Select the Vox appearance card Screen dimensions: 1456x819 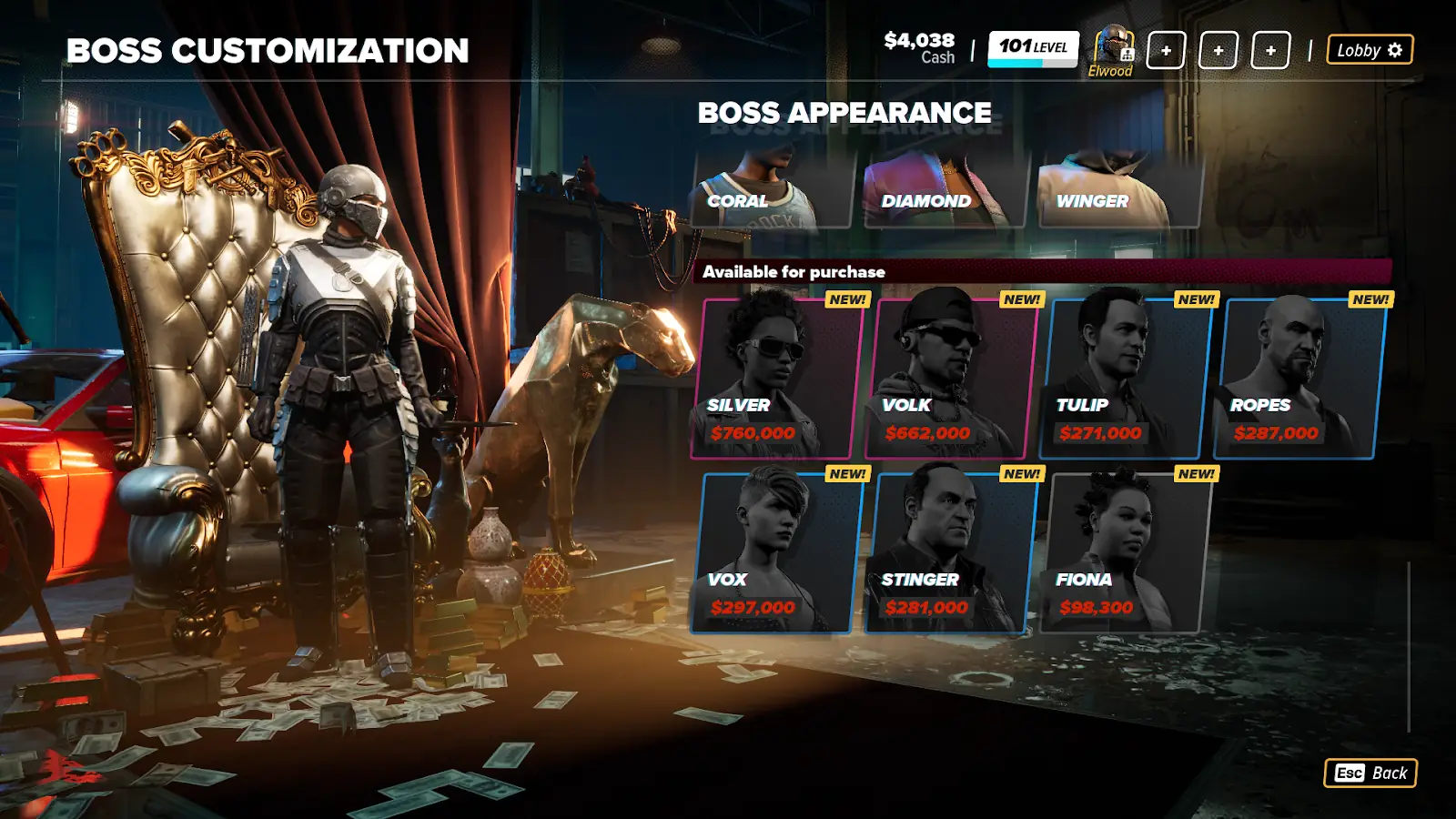pos(776,552)
